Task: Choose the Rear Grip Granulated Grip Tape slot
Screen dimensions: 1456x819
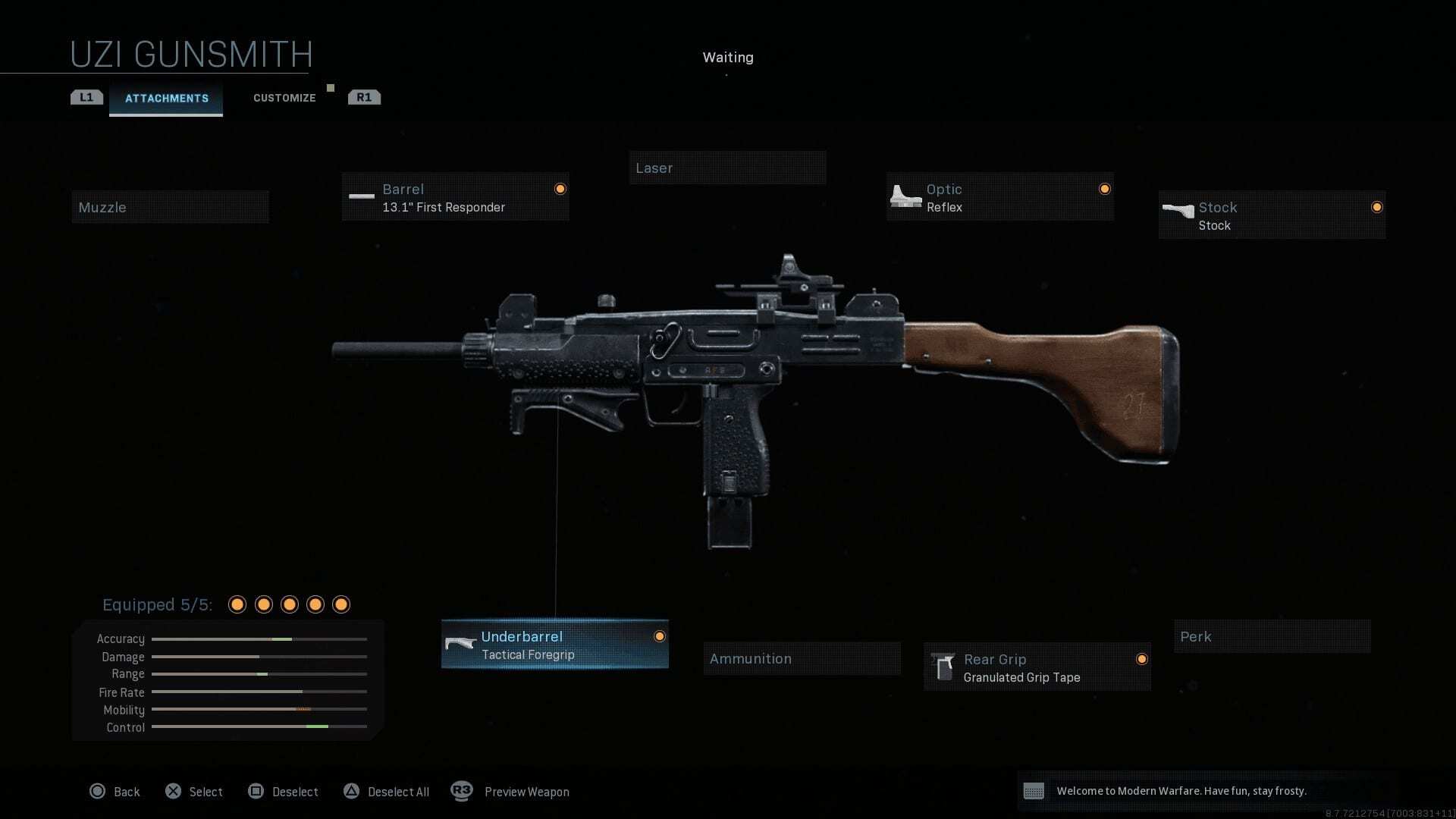Action: 1037,667
